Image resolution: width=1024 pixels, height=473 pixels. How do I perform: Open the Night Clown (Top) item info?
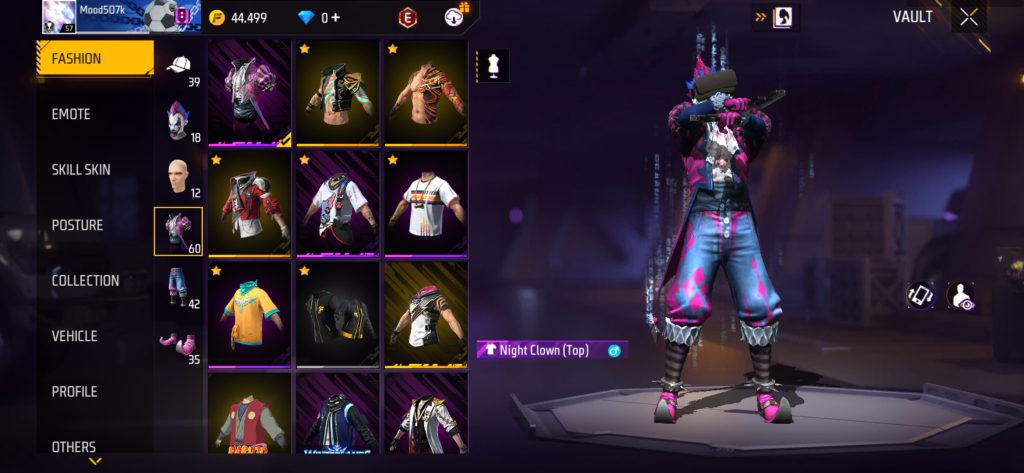[x=614, y=350]
